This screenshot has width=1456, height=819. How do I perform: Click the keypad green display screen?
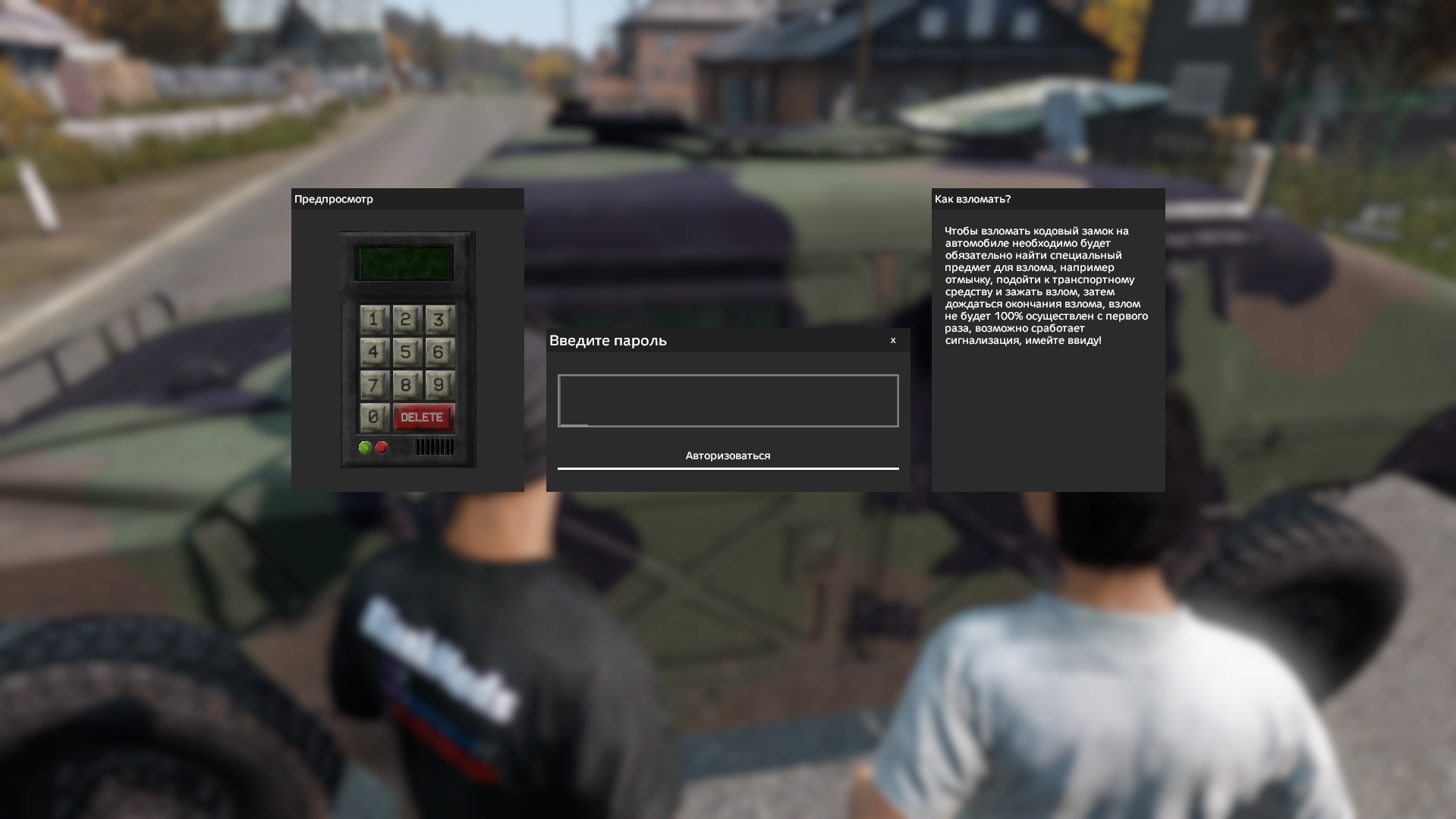(404, 261)
